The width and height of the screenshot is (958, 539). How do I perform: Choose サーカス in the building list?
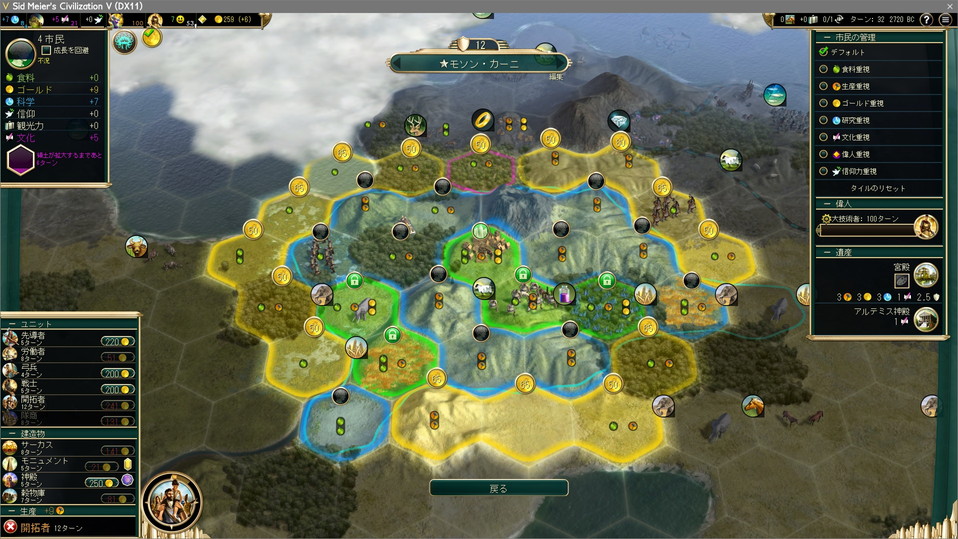point(40,446)
